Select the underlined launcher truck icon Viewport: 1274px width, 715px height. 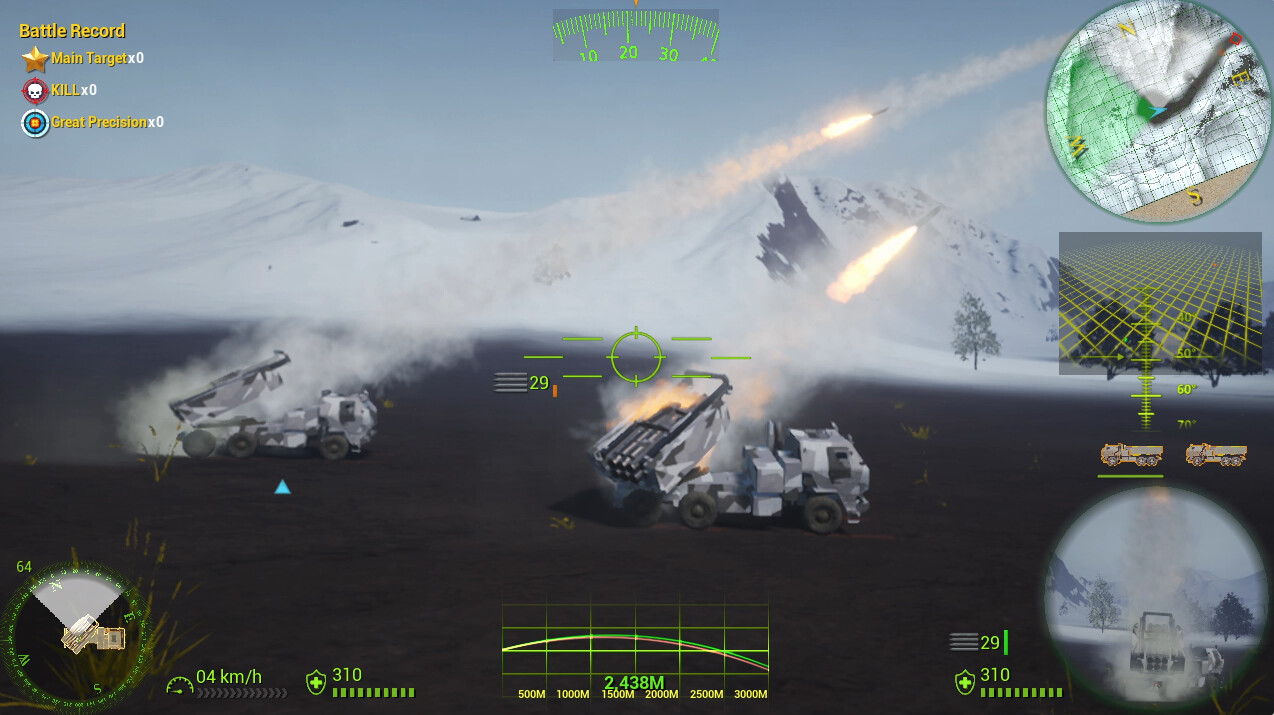(1131, 455)
